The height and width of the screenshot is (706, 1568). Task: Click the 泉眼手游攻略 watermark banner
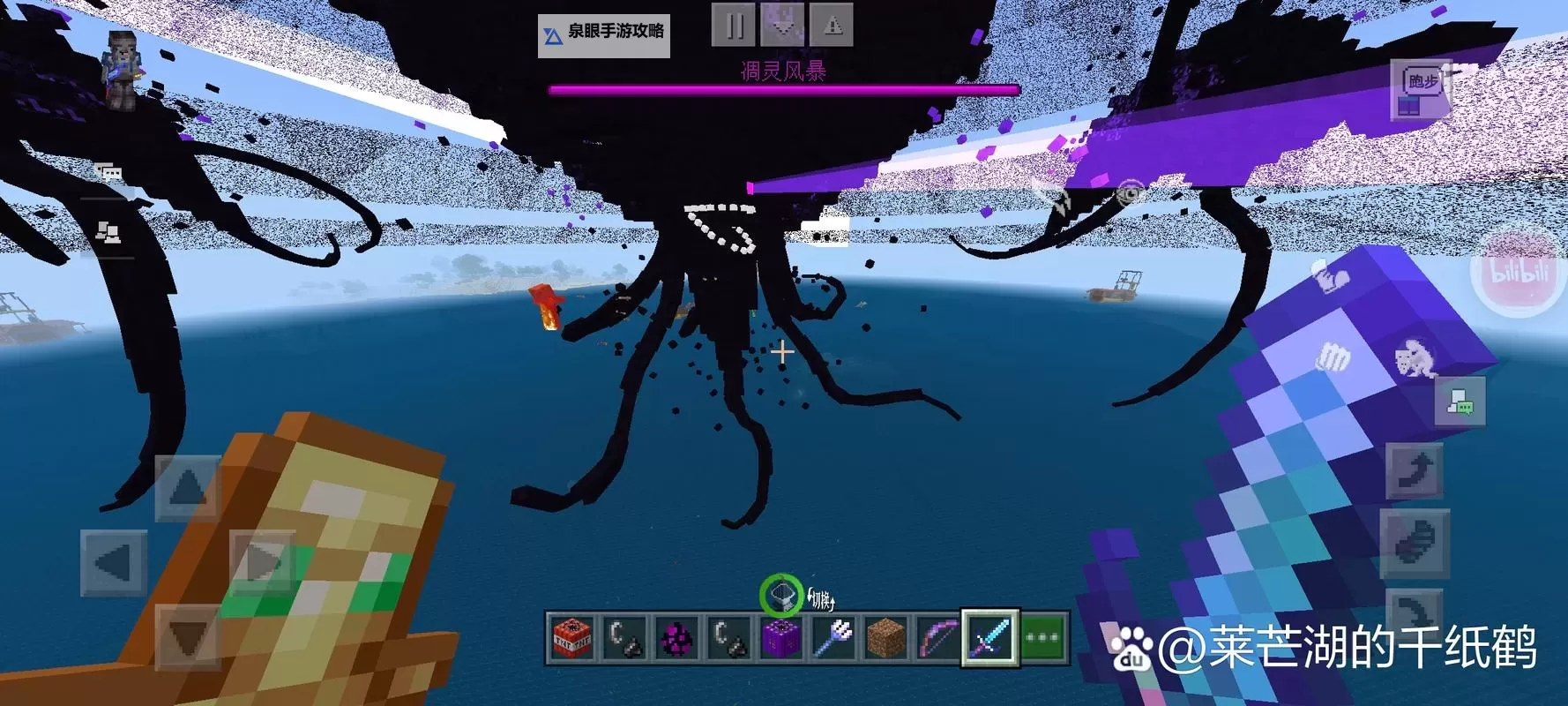604,35
